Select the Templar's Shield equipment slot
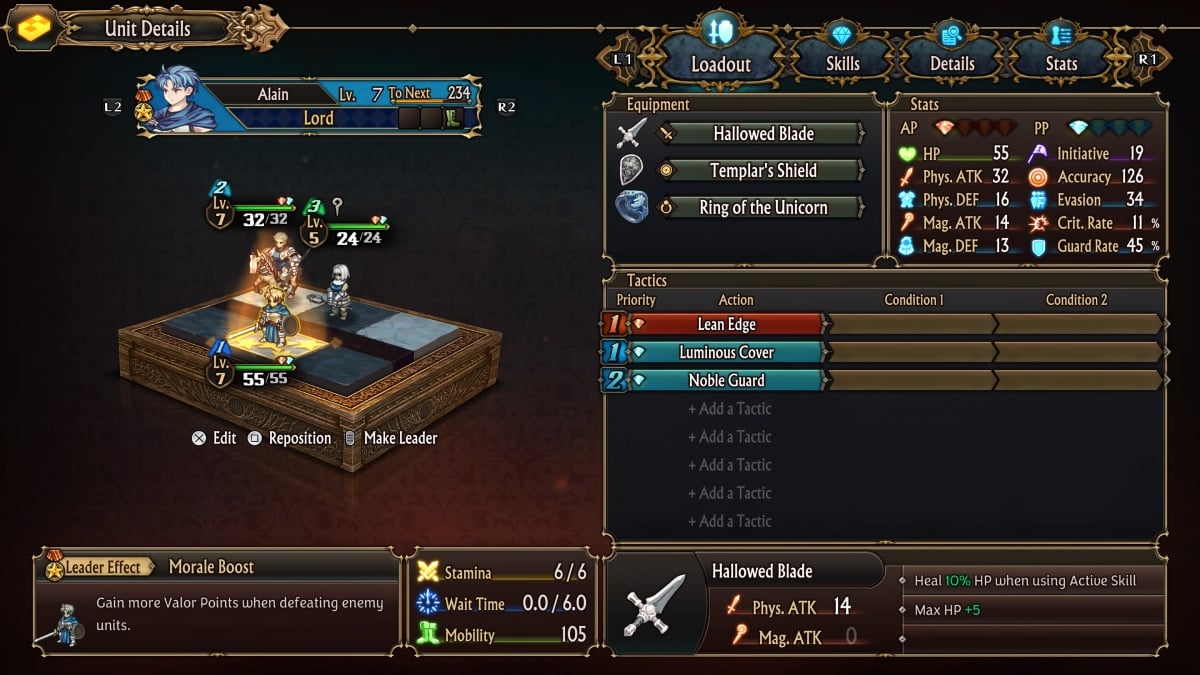Screen dimensions: 1200x675 (762, 171)
